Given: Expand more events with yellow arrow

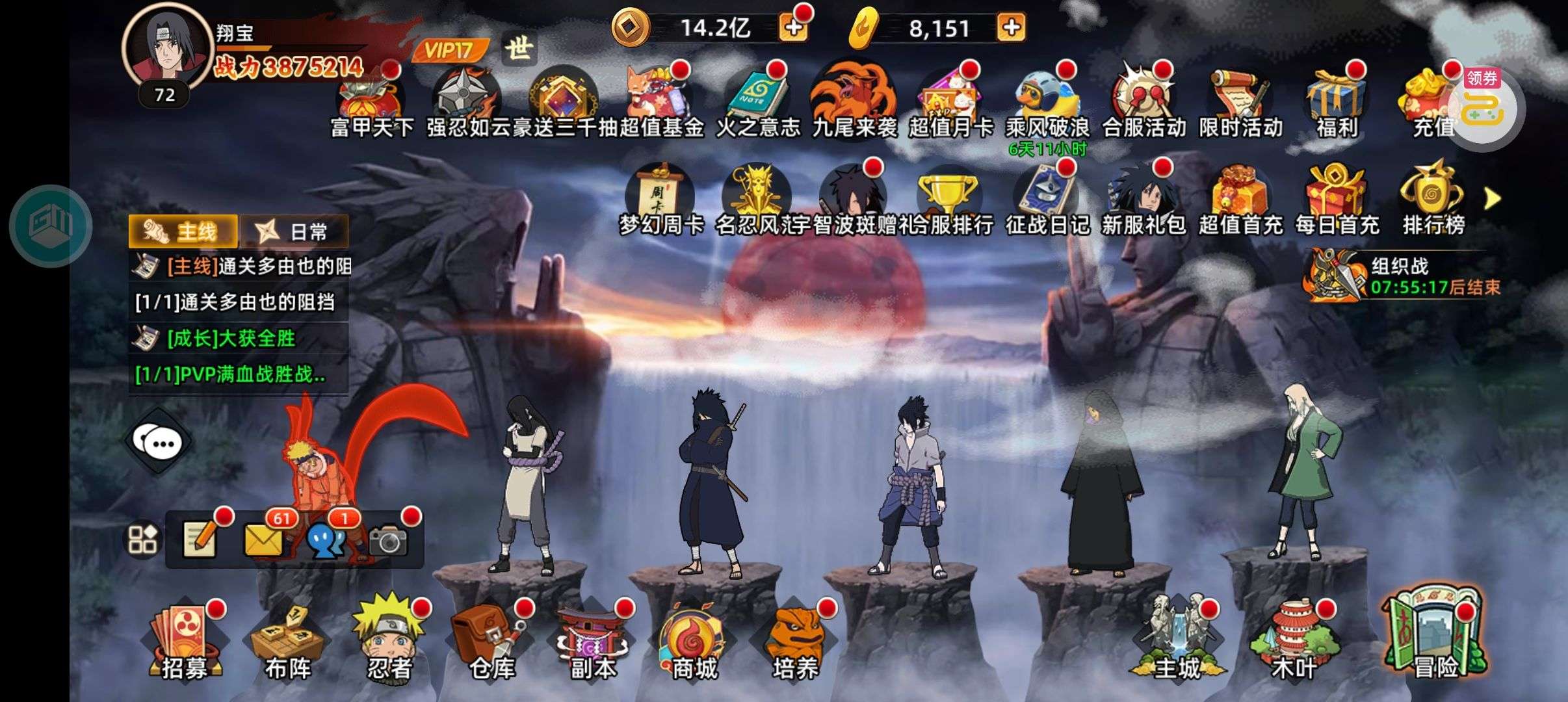Looking at the screenshot, I should click(1493, 199).
